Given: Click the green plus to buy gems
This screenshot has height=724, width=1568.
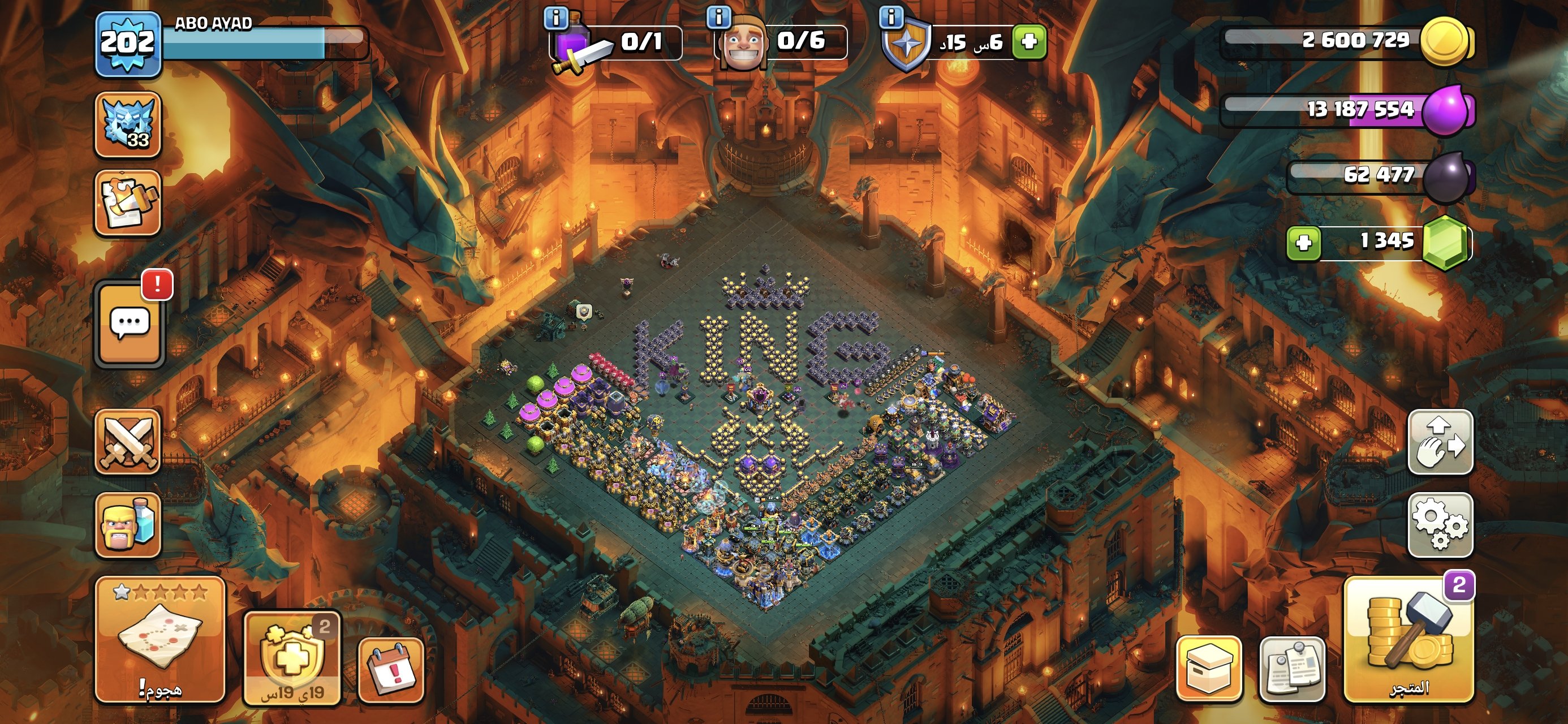Looking at the screenshot, I should (x=1303, y=243).
